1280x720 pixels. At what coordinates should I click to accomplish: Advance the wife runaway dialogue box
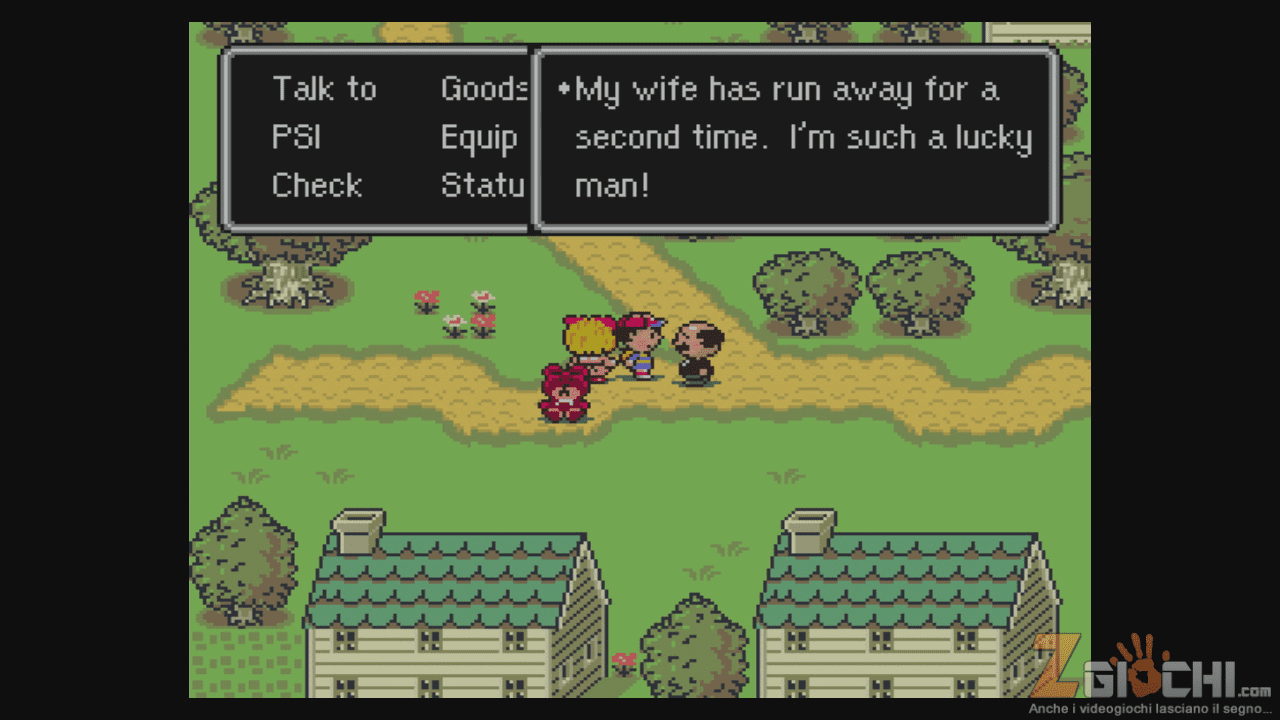pyautogui.click(x=796, y=137)
